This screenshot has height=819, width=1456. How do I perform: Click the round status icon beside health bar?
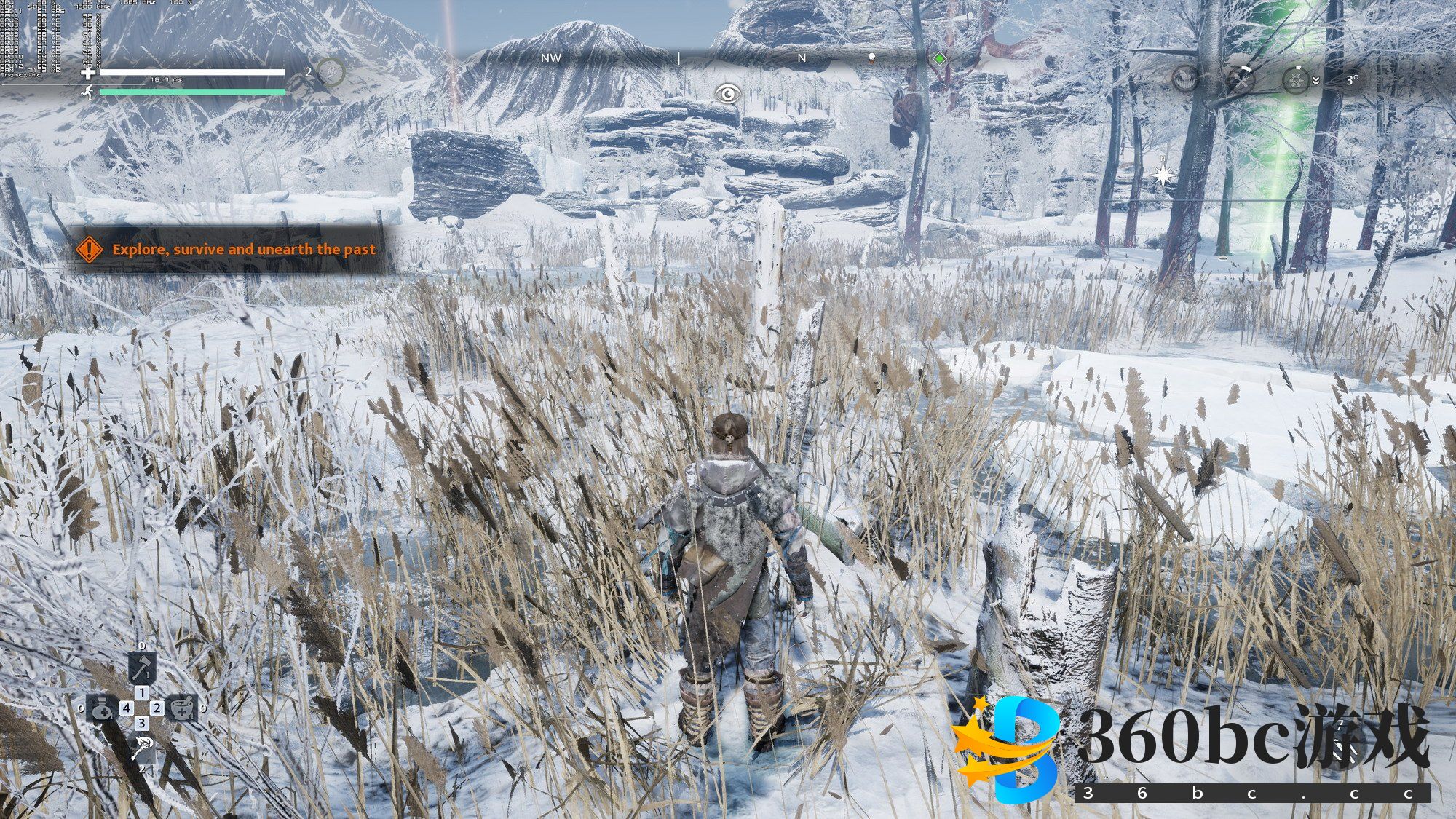tap(331, 71)
